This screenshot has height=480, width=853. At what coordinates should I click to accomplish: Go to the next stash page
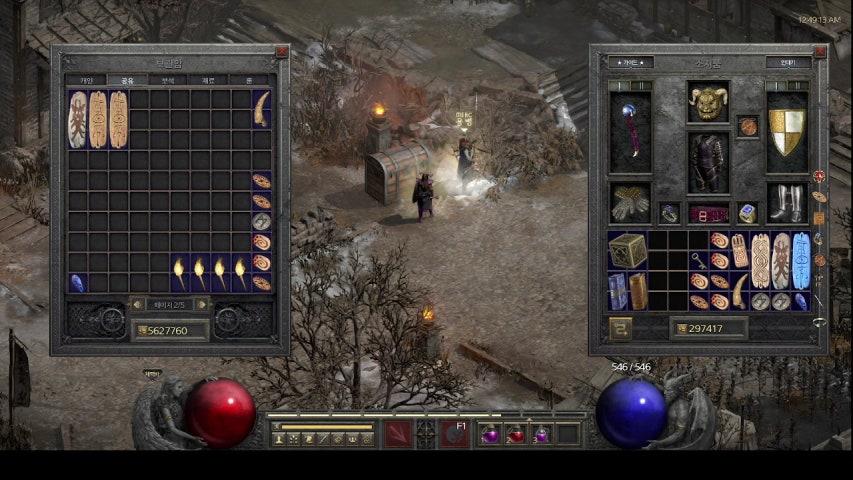(x=203, y=304)
